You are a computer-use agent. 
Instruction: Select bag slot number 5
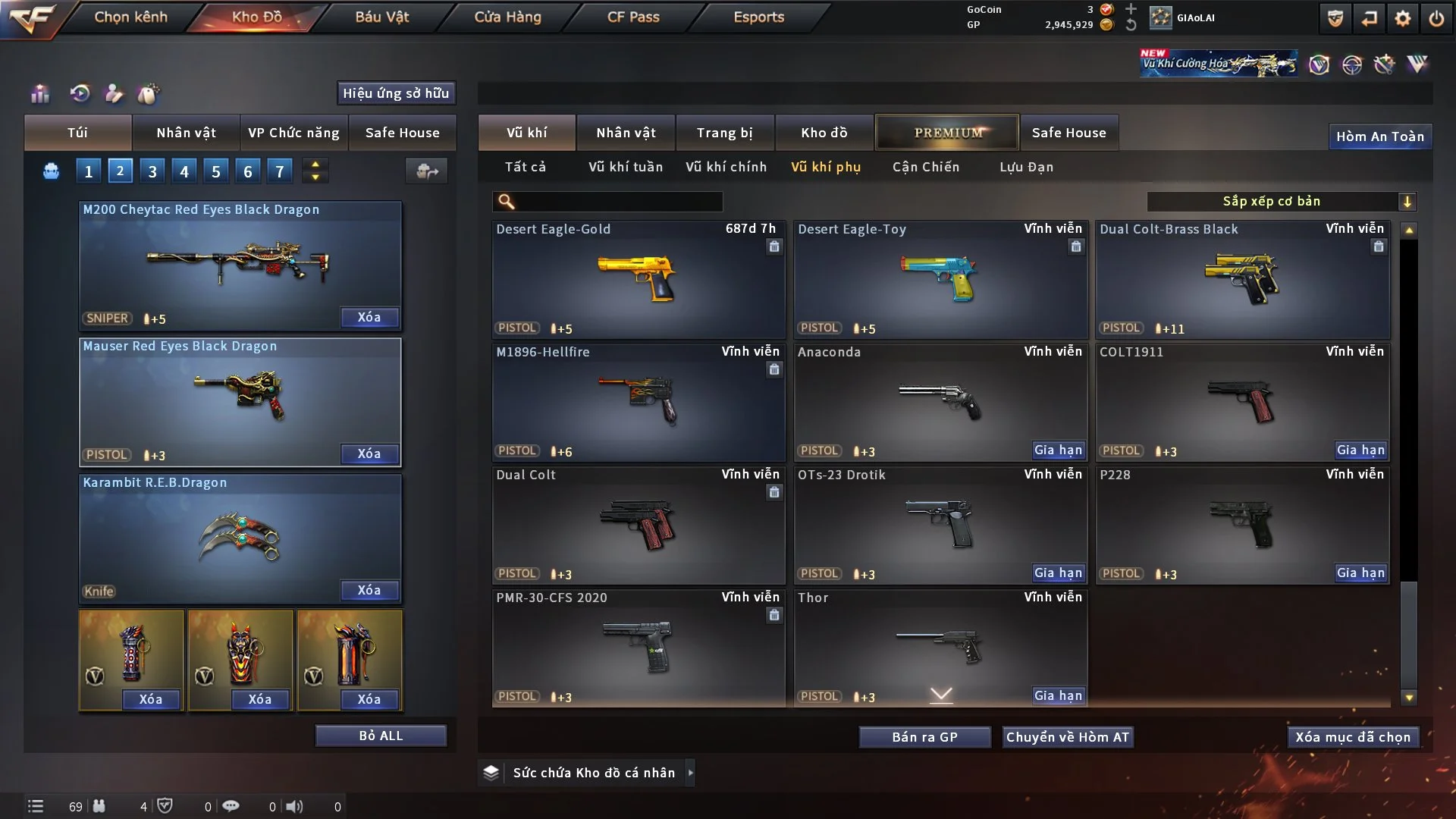216,171
